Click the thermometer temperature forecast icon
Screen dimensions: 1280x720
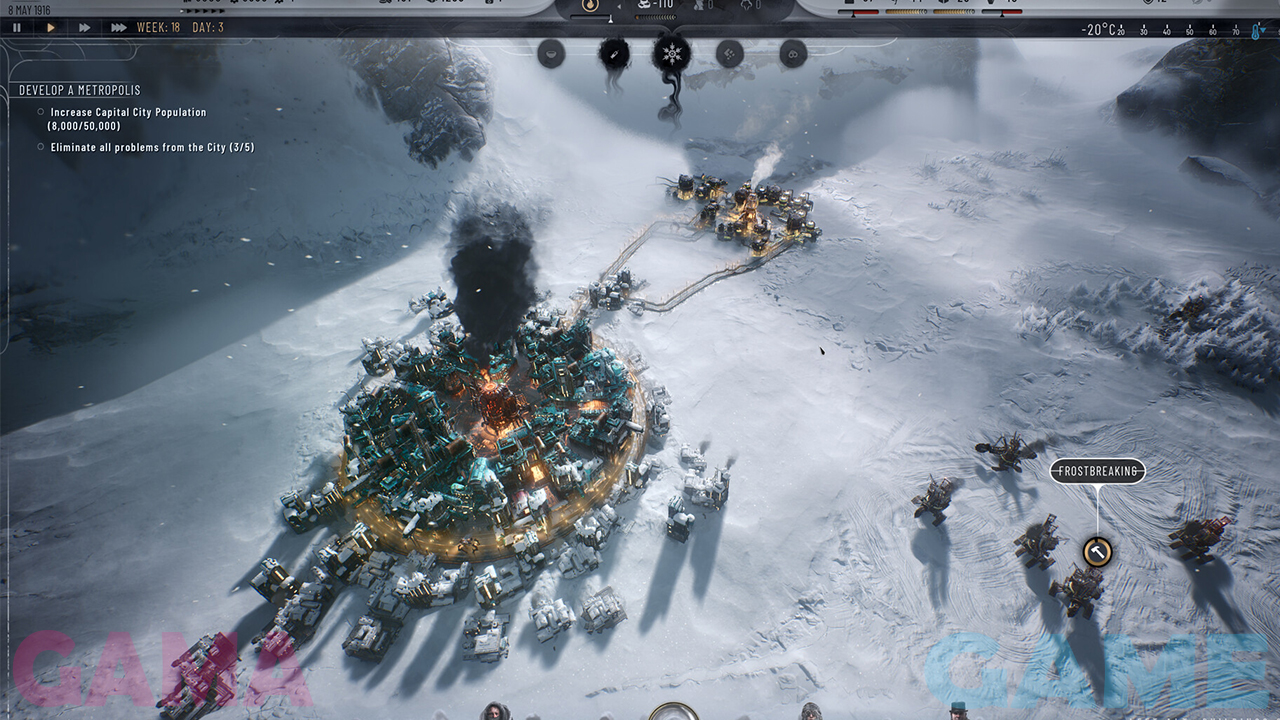click(x=1257, y=30)
